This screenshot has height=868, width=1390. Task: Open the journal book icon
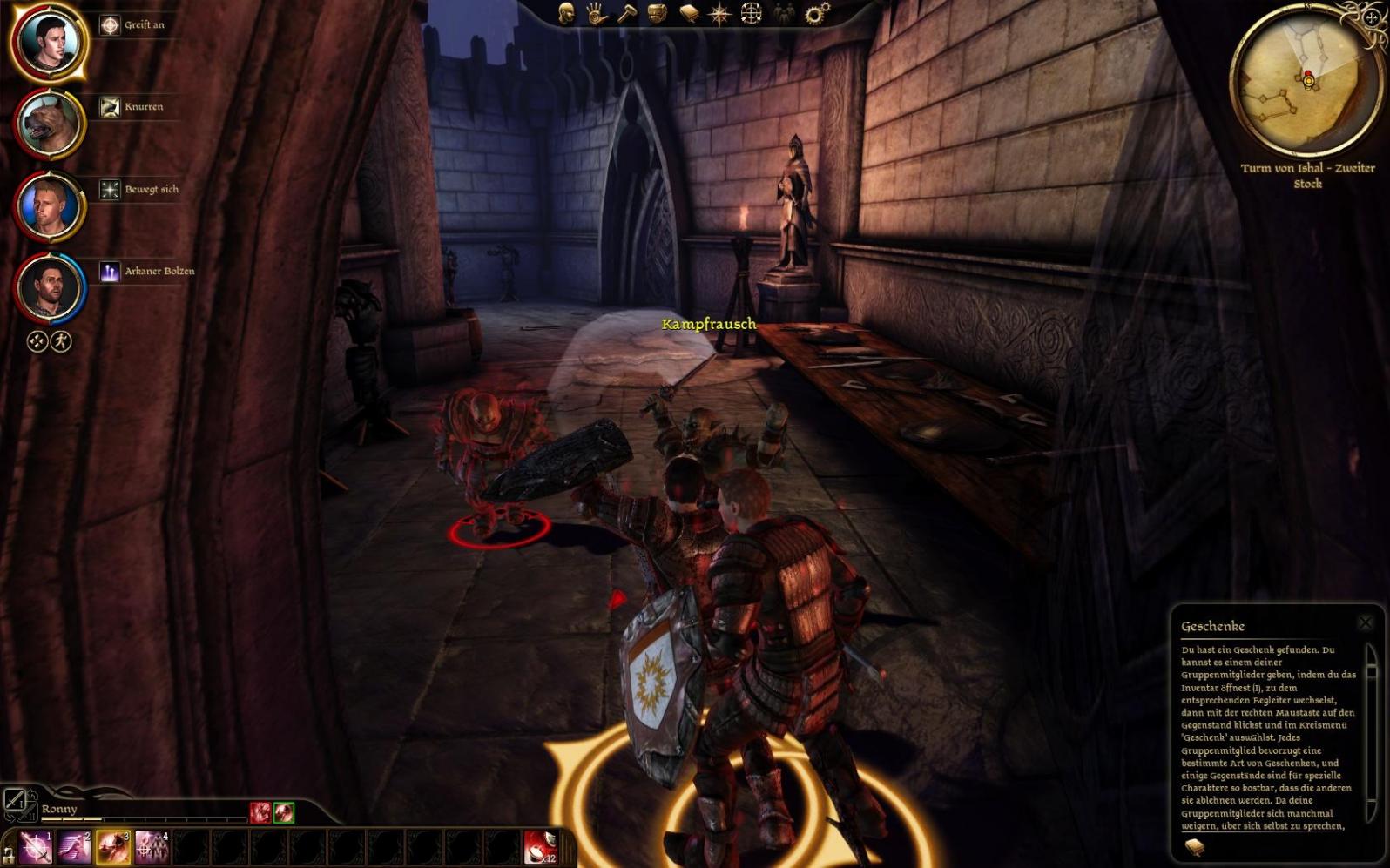click(689, 14)
